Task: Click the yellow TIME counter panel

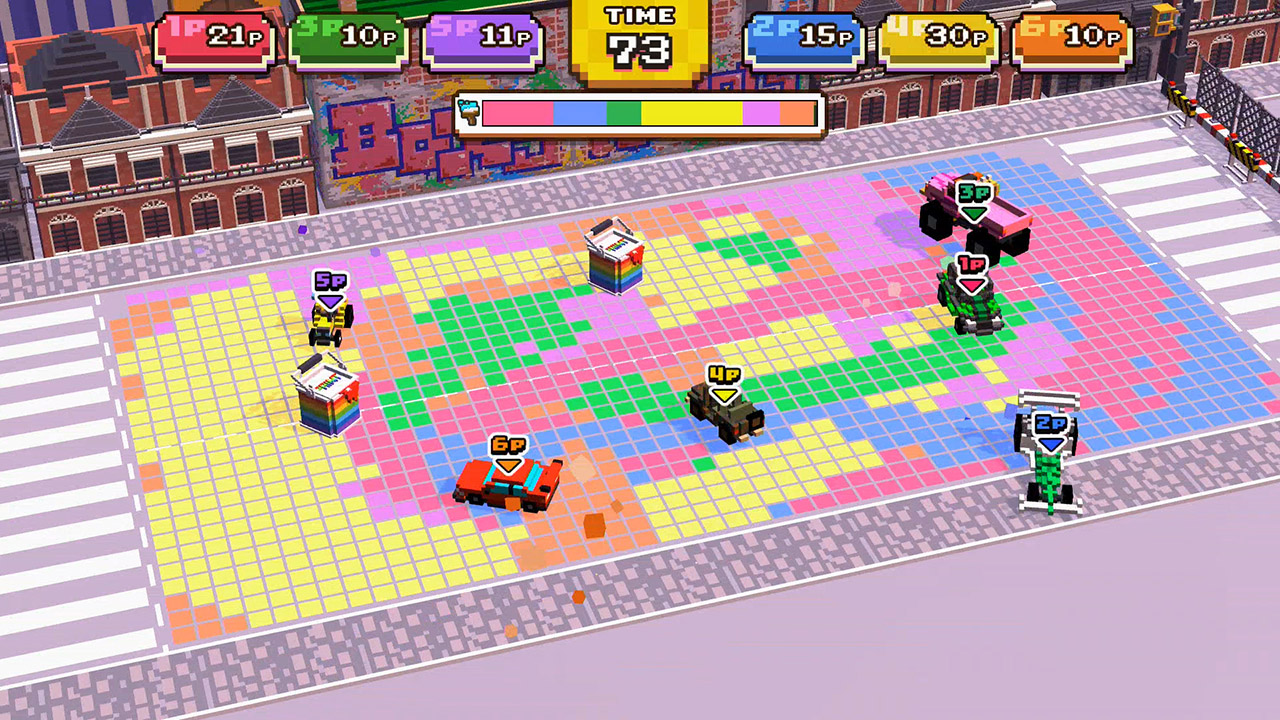Action: [640, 30]
